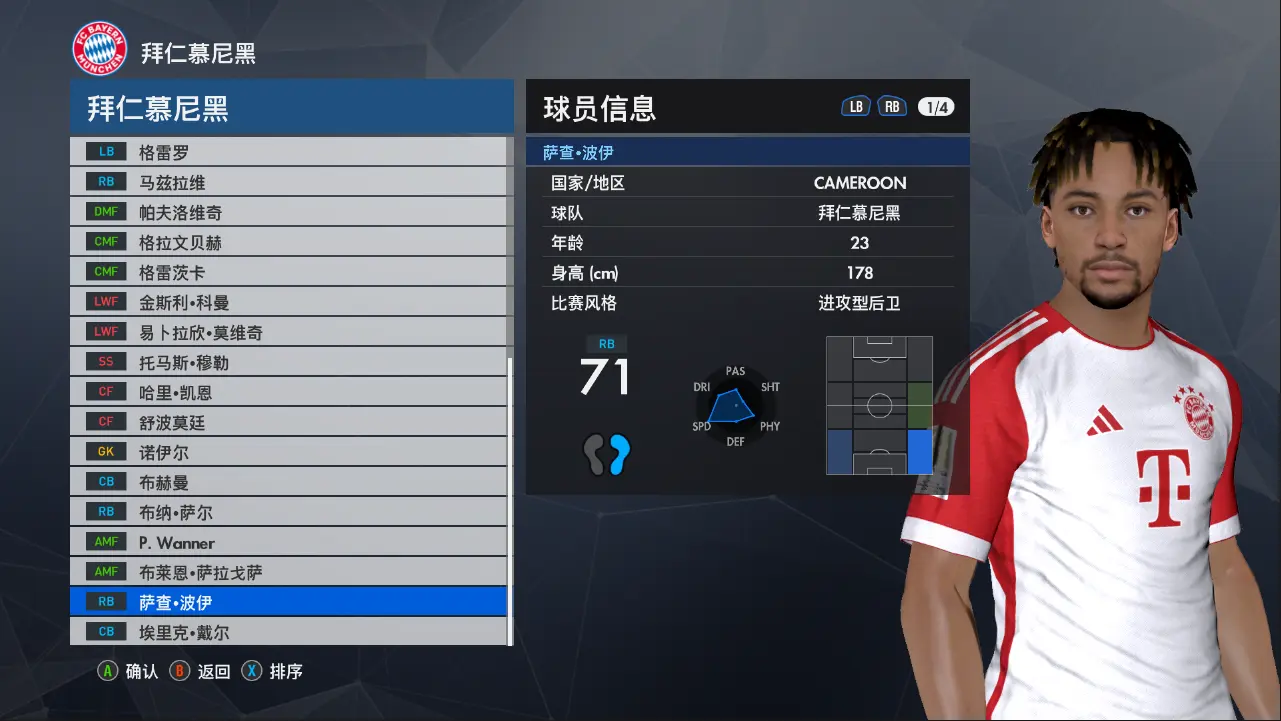The height and width of the screenshot is (721, 1281).
Task: Pick 托马斯•穆勒 in the list
Action: coord(288,362)
